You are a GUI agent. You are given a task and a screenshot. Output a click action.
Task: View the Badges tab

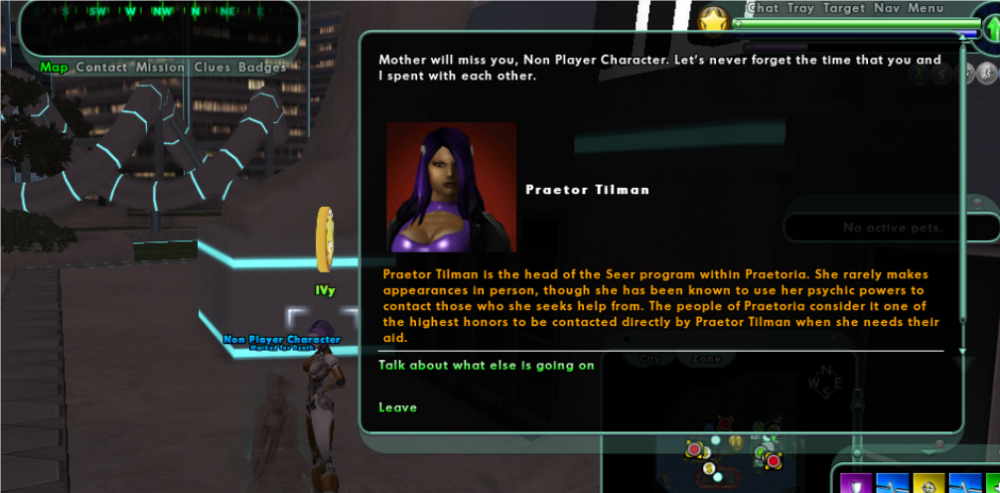[260, 67]
